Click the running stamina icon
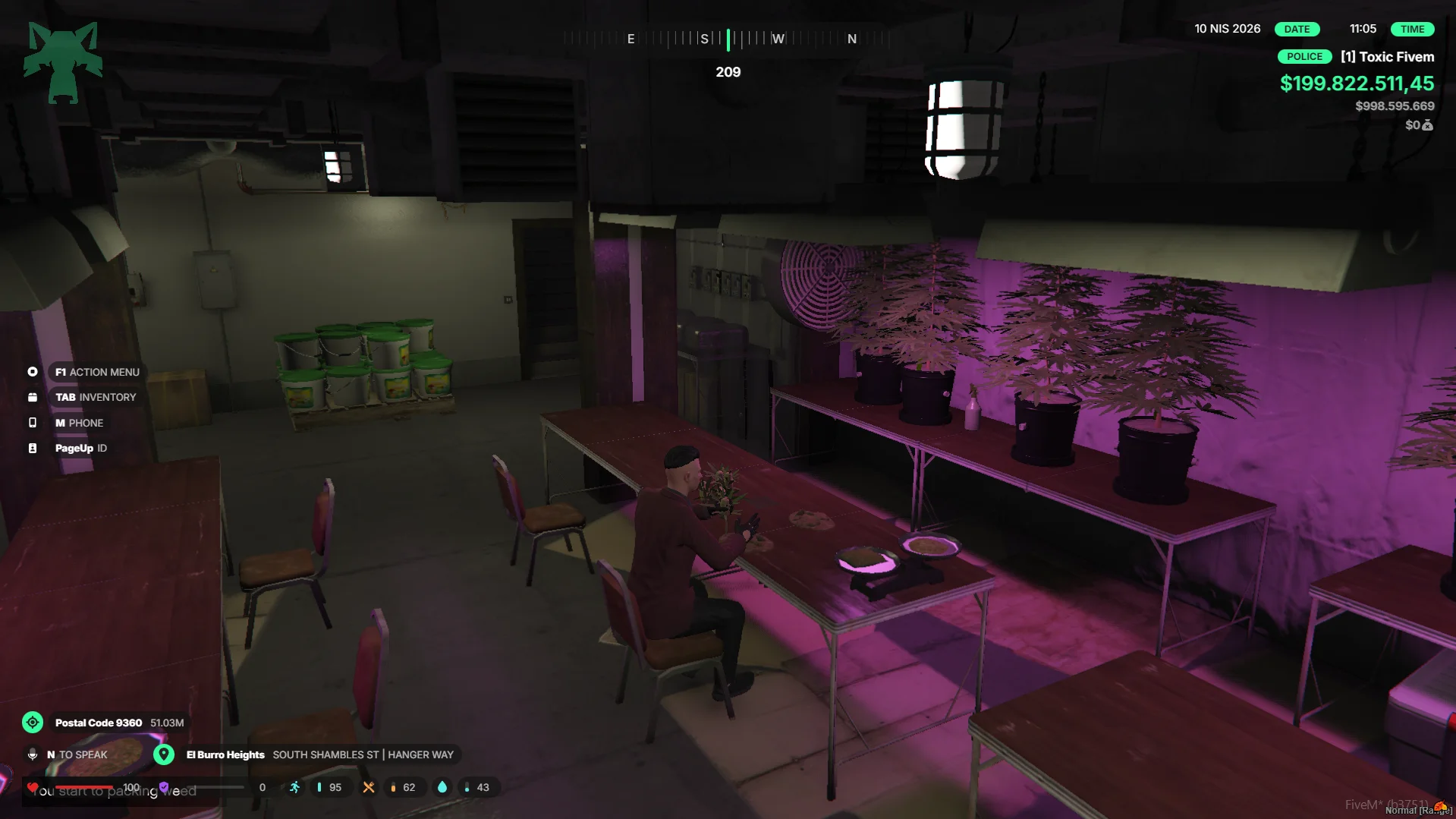 (294, 787)
